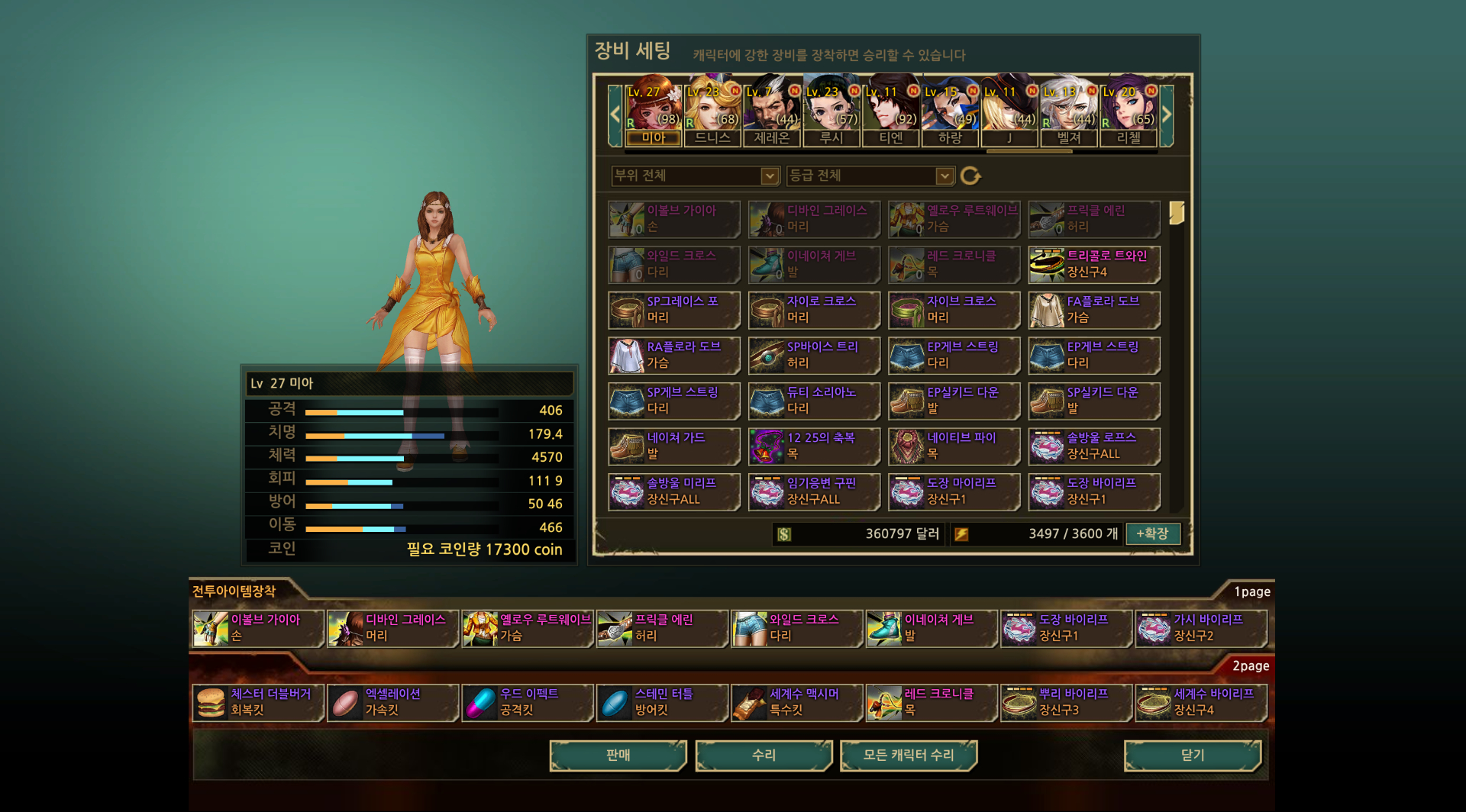The image size is (1466, 812).
Task: Refresh the item list with the circular arrow
Action: click(x=970, y=176)
